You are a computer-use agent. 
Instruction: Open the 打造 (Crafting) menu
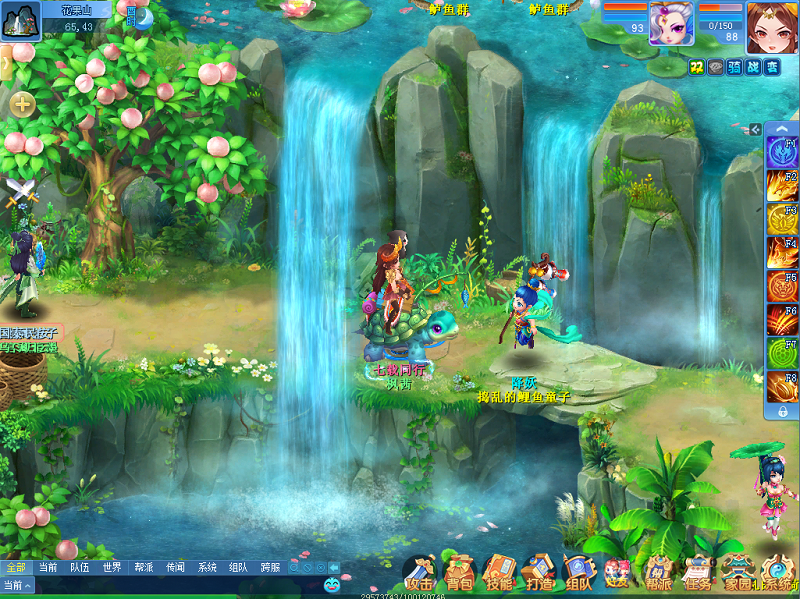coord(538,573)
